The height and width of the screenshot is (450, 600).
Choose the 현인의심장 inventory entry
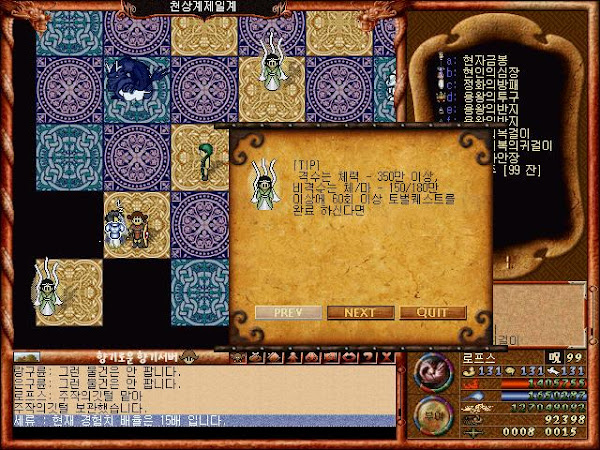486,75
